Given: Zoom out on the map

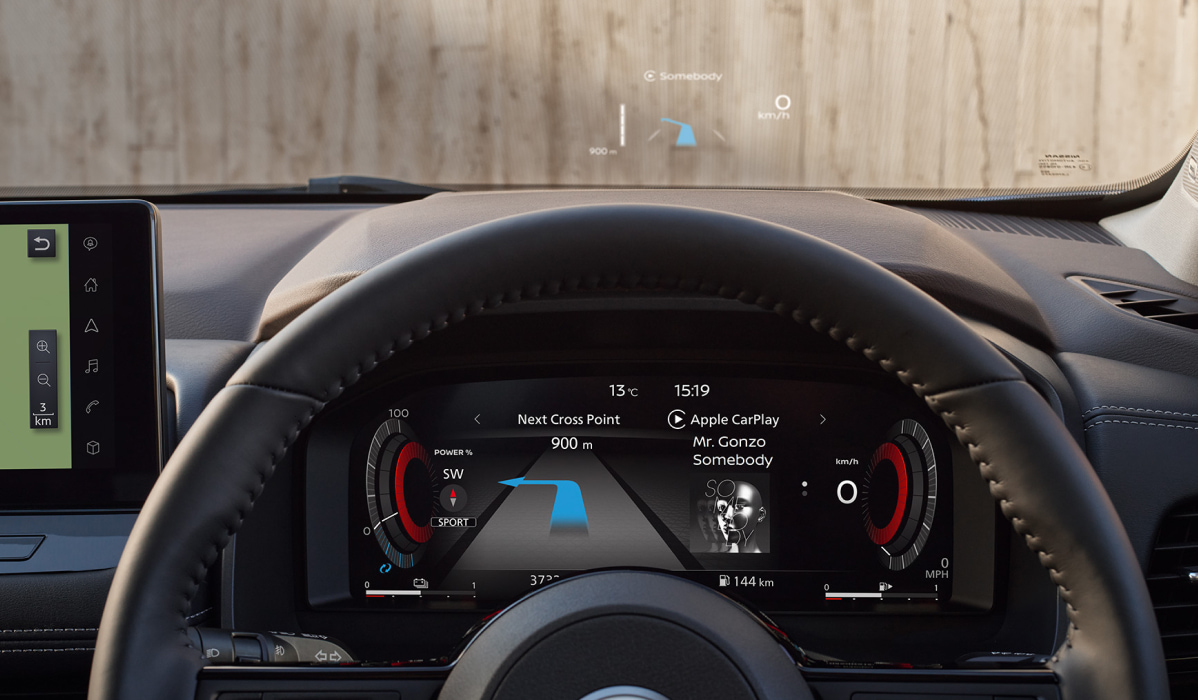Looking at the screenshot, I should coord(43,380).
